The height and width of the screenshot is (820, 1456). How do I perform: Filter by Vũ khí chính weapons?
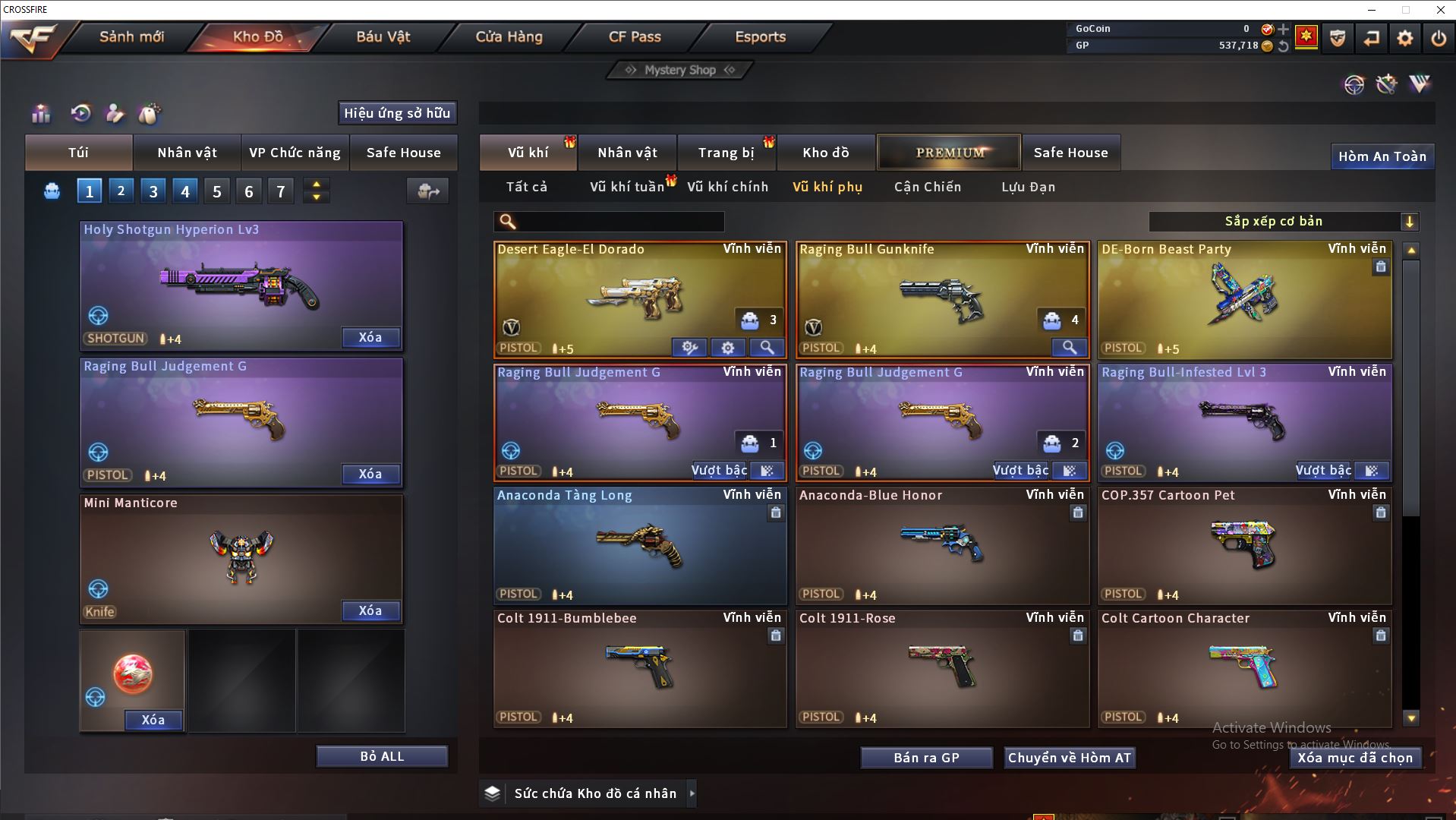click(x=727, y=187)
